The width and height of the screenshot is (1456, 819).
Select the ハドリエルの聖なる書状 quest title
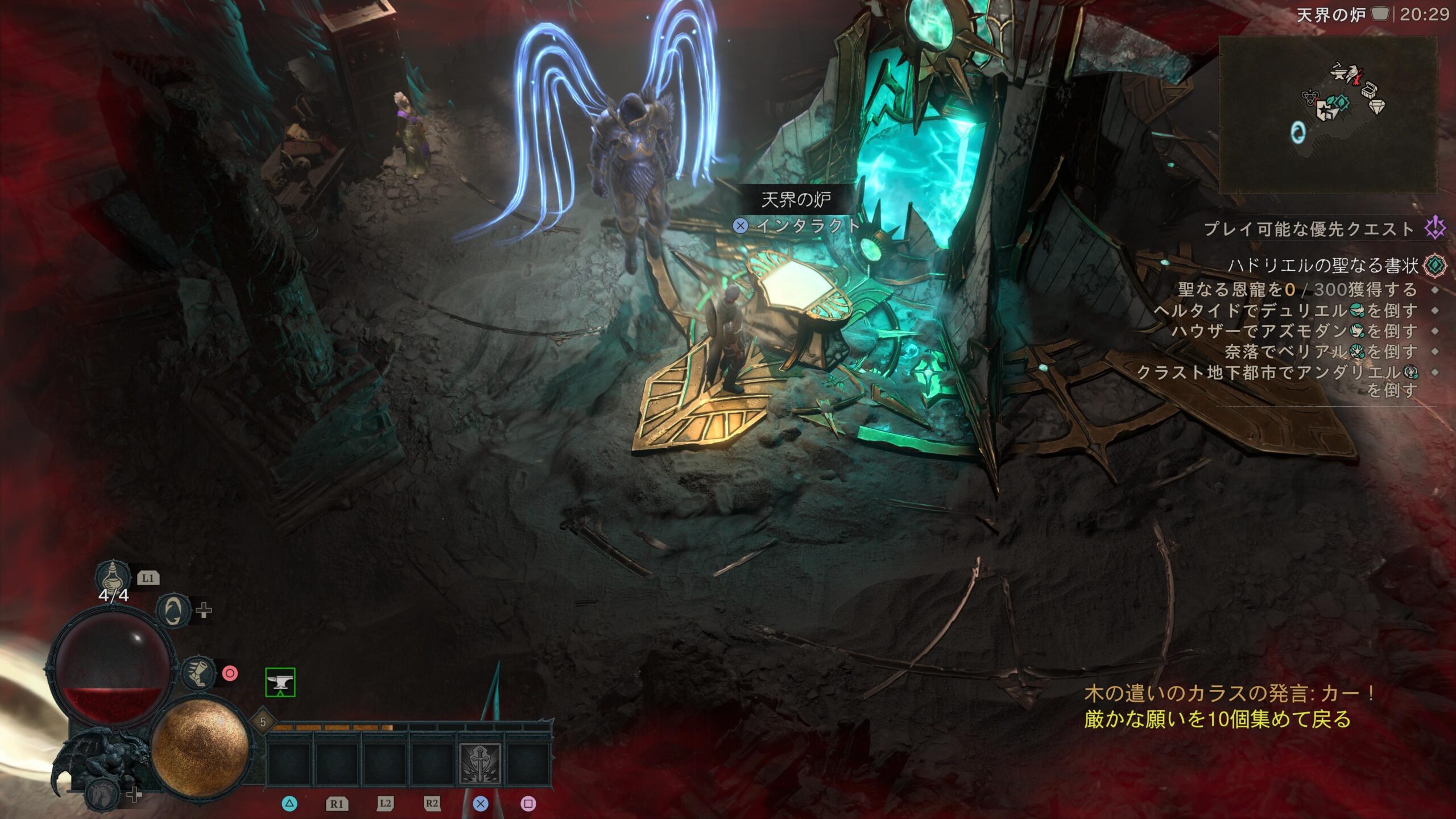(x=1323, y=265)
